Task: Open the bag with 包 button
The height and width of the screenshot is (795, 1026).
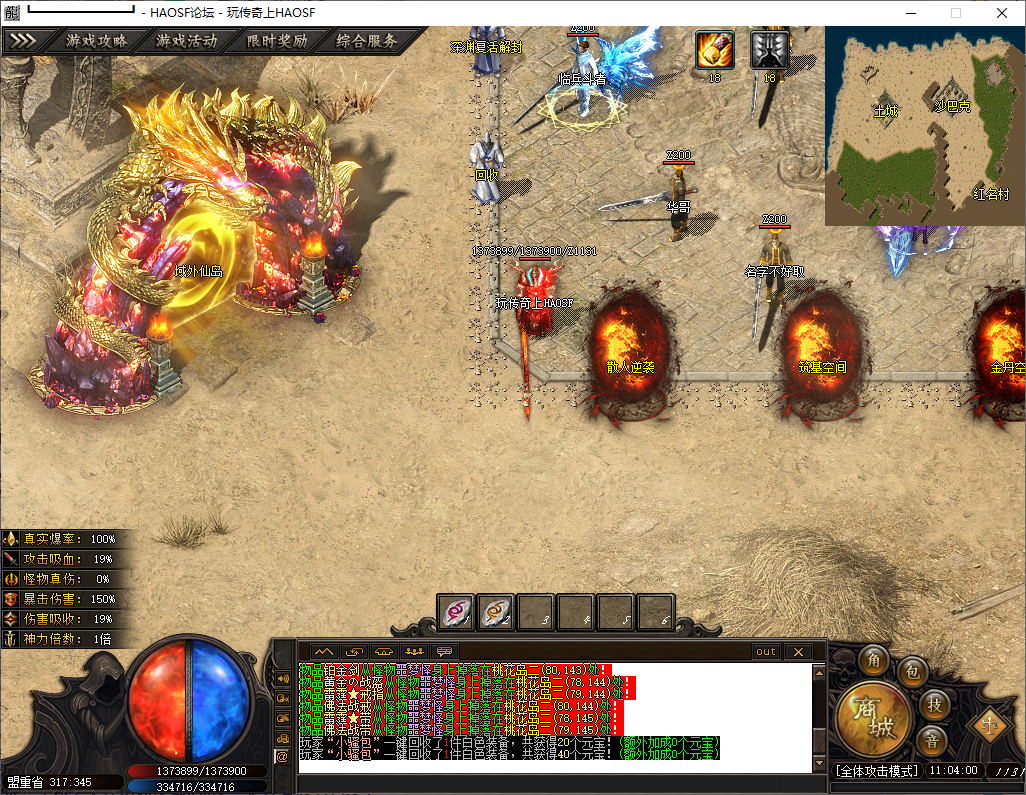Action: pyautogui.click(x=911, y=671)
